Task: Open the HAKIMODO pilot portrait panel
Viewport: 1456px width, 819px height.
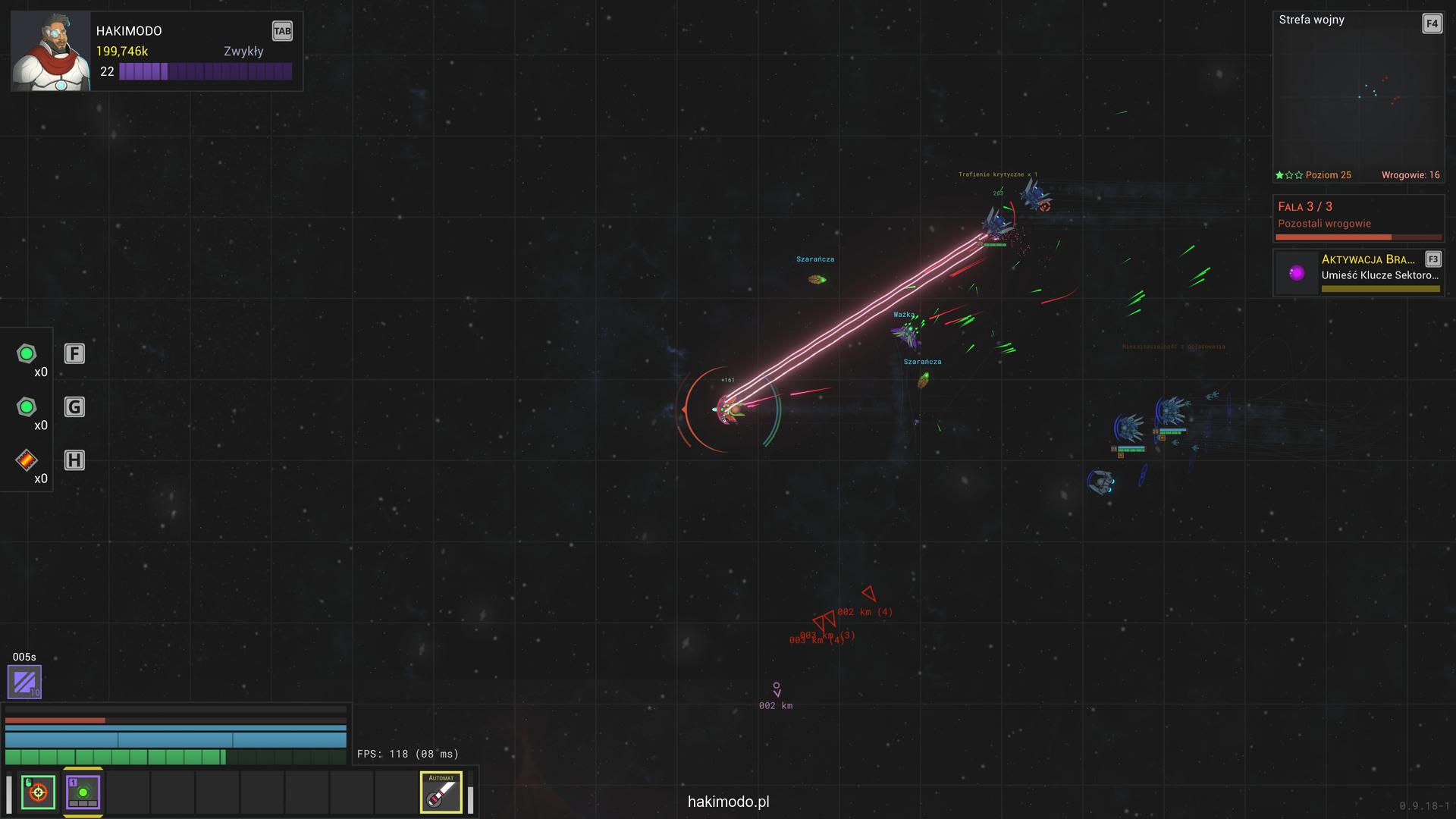Action: [52, 52]
